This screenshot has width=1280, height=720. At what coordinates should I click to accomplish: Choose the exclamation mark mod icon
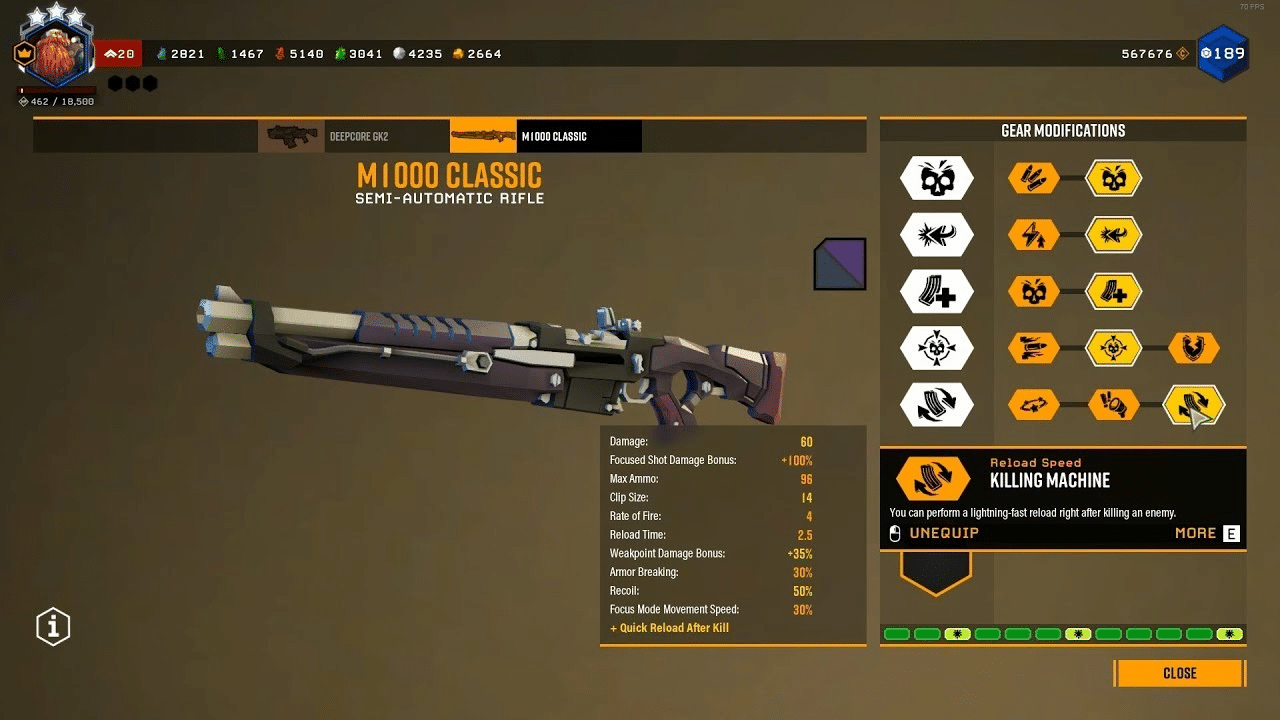coord(1114,405)
